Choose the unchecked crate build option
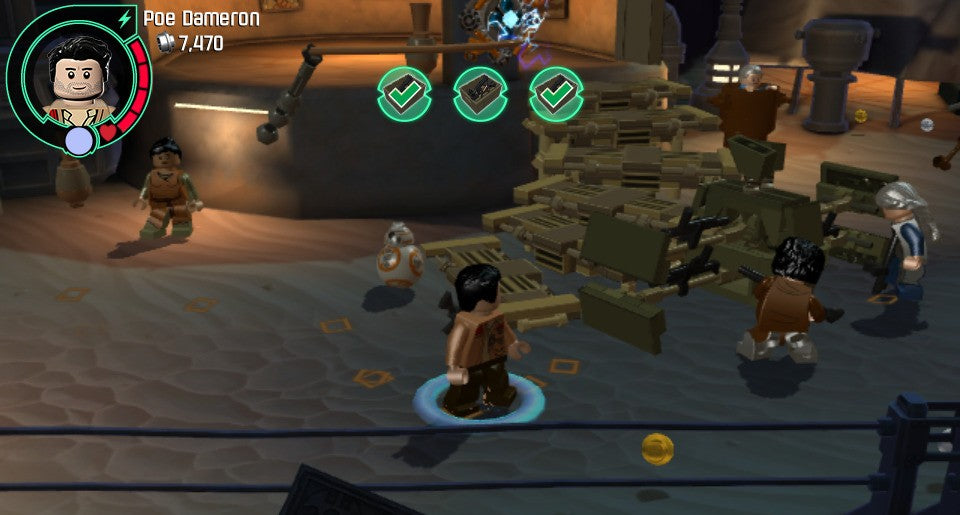The width and height of the screenshot is (960, 515). [x=480, y=94]
